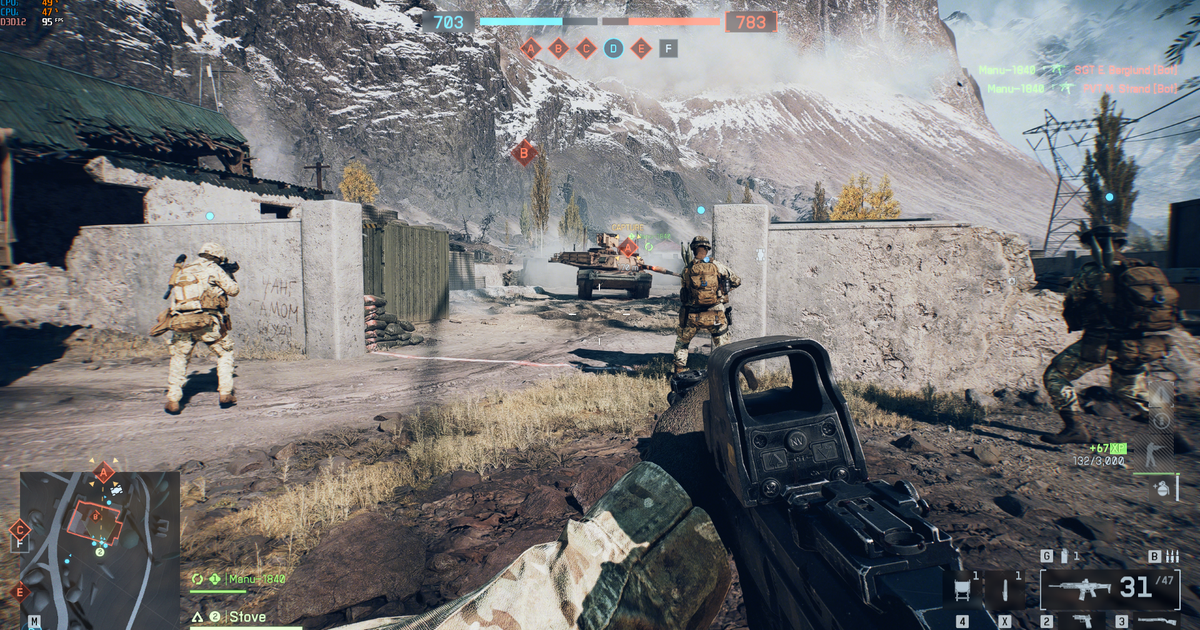1200x630 pixels.
Task: Click the A objective marker on the minimap
Action: pyautogui.click(x=103, y=473)
